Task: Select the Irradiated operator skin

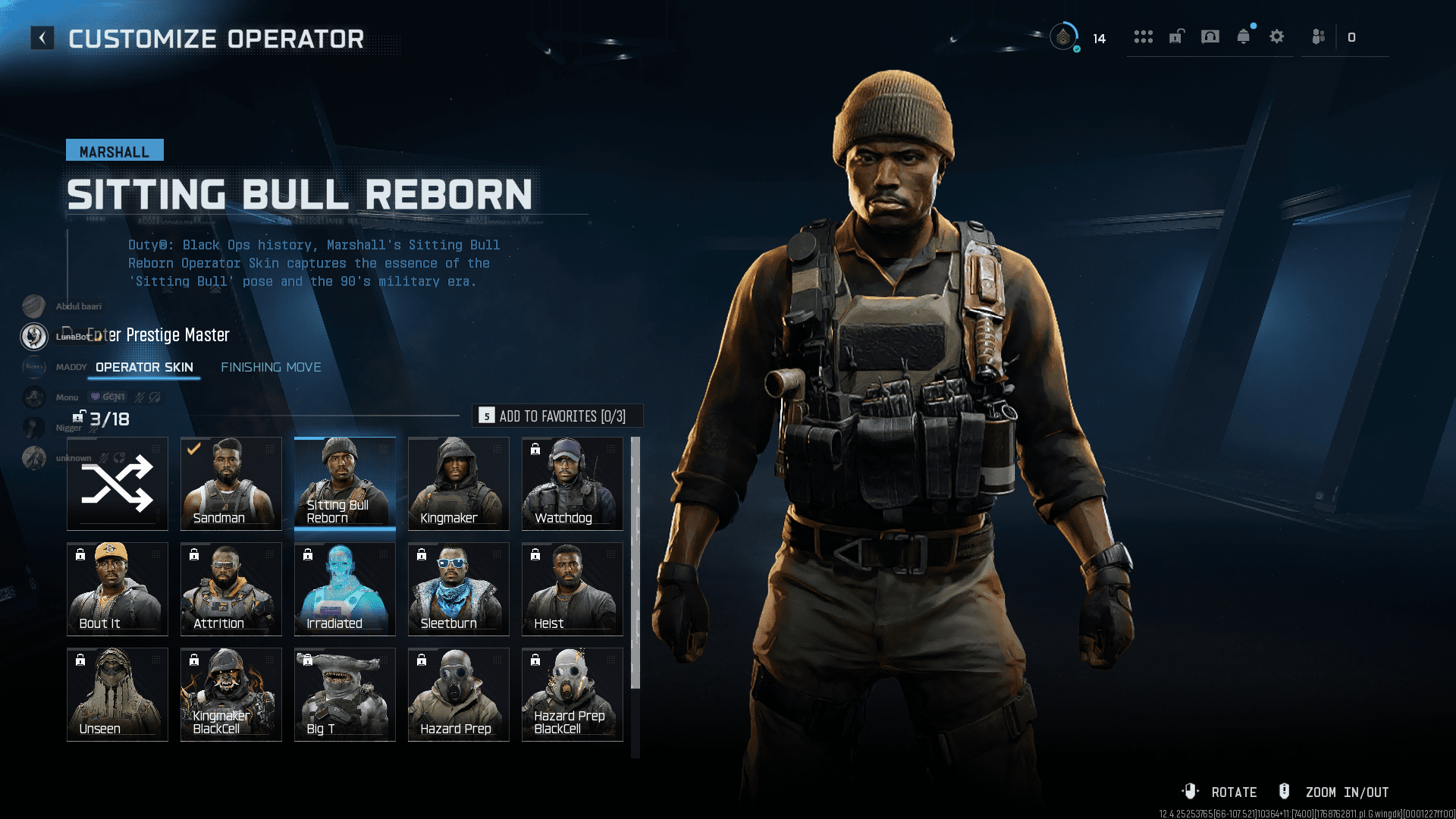Action: [344, 588]
